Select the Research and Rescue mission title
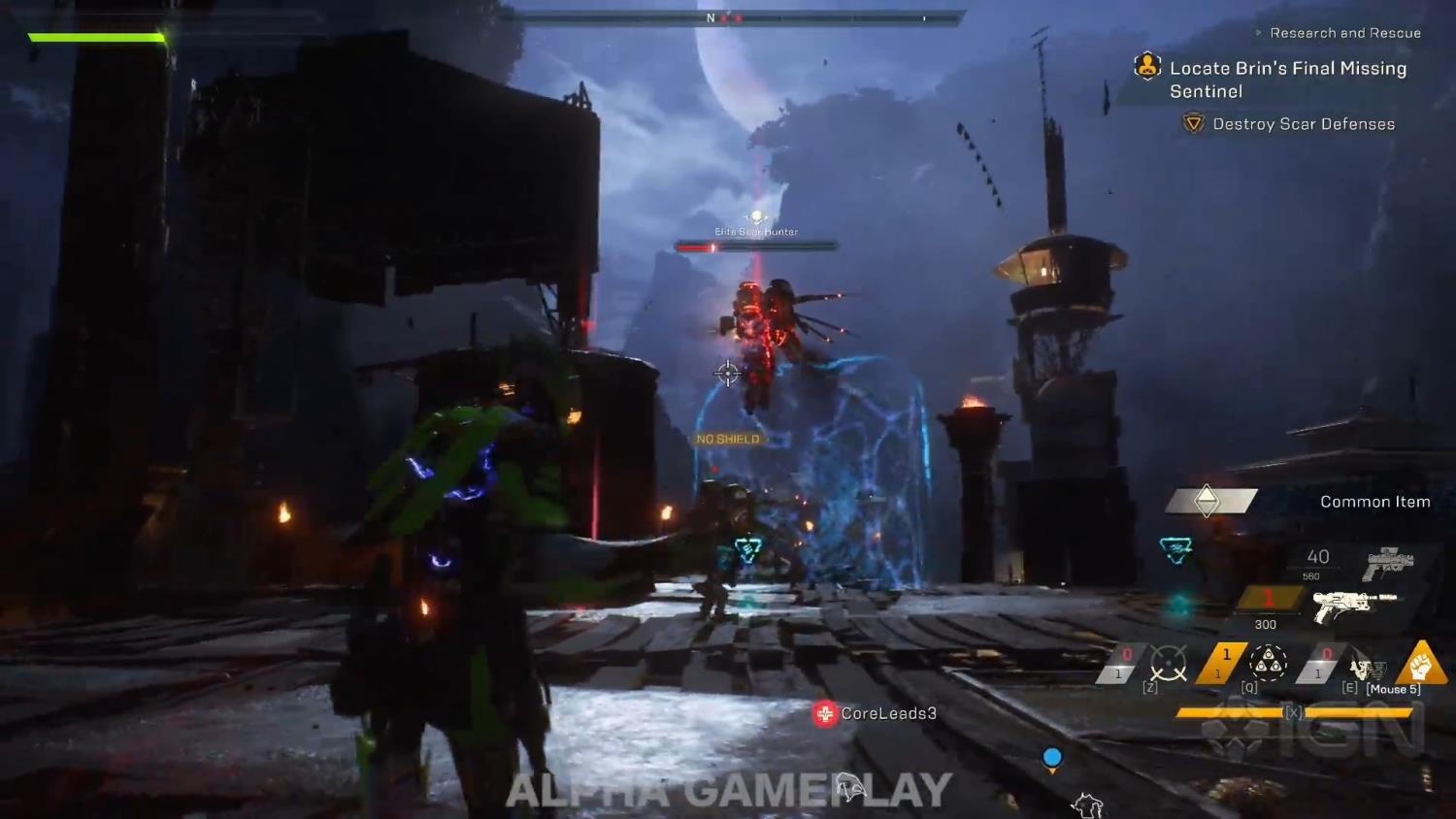 (x=1344, y=33)
